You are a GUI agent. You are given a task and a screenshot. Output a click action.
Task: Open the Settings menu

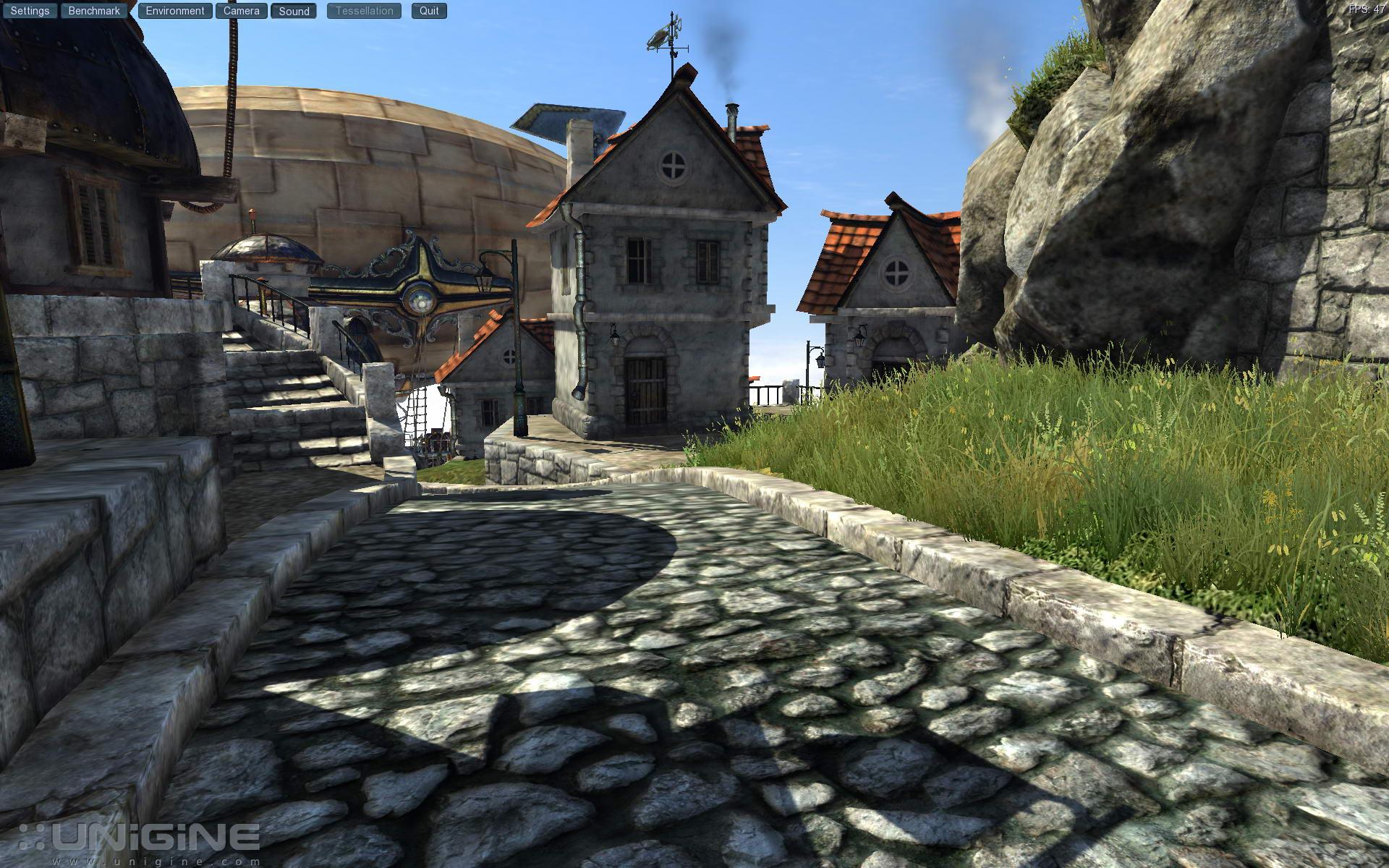30,11
